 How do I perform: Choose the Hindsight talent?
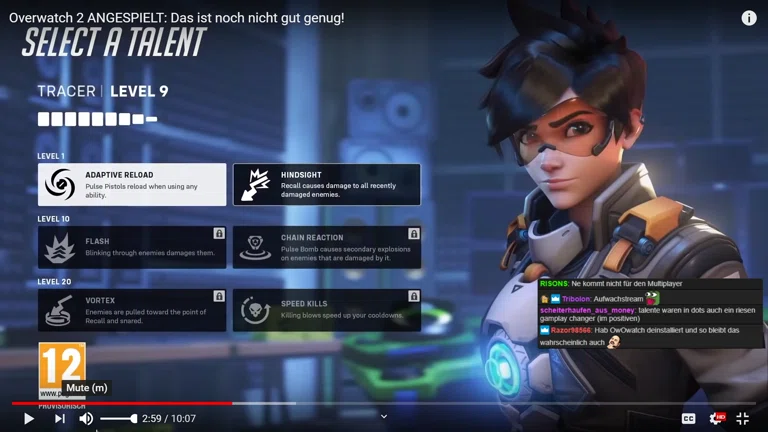point(326,185)
